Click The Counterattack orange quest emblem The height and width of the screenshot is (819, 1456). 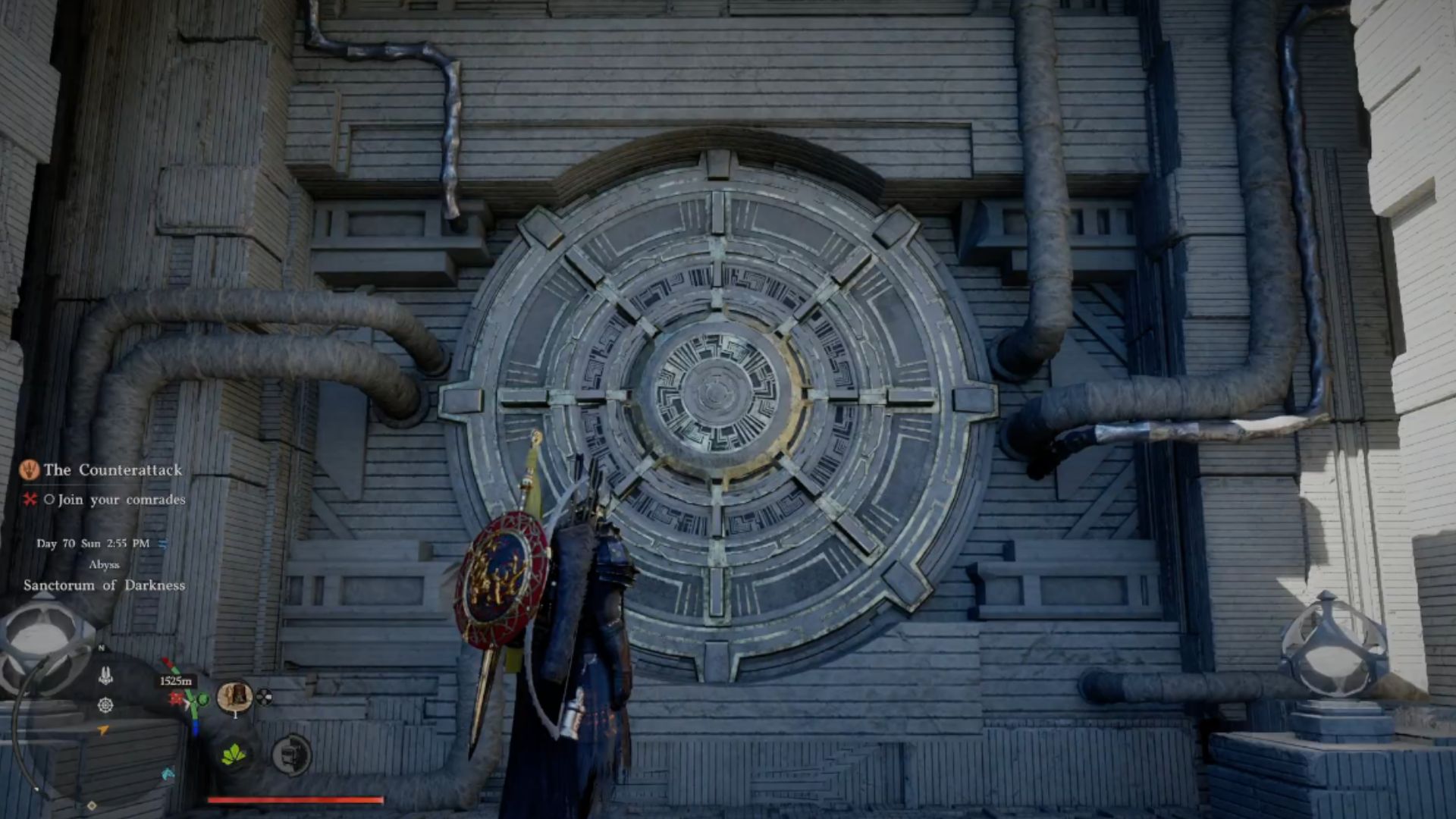[30, 470]
